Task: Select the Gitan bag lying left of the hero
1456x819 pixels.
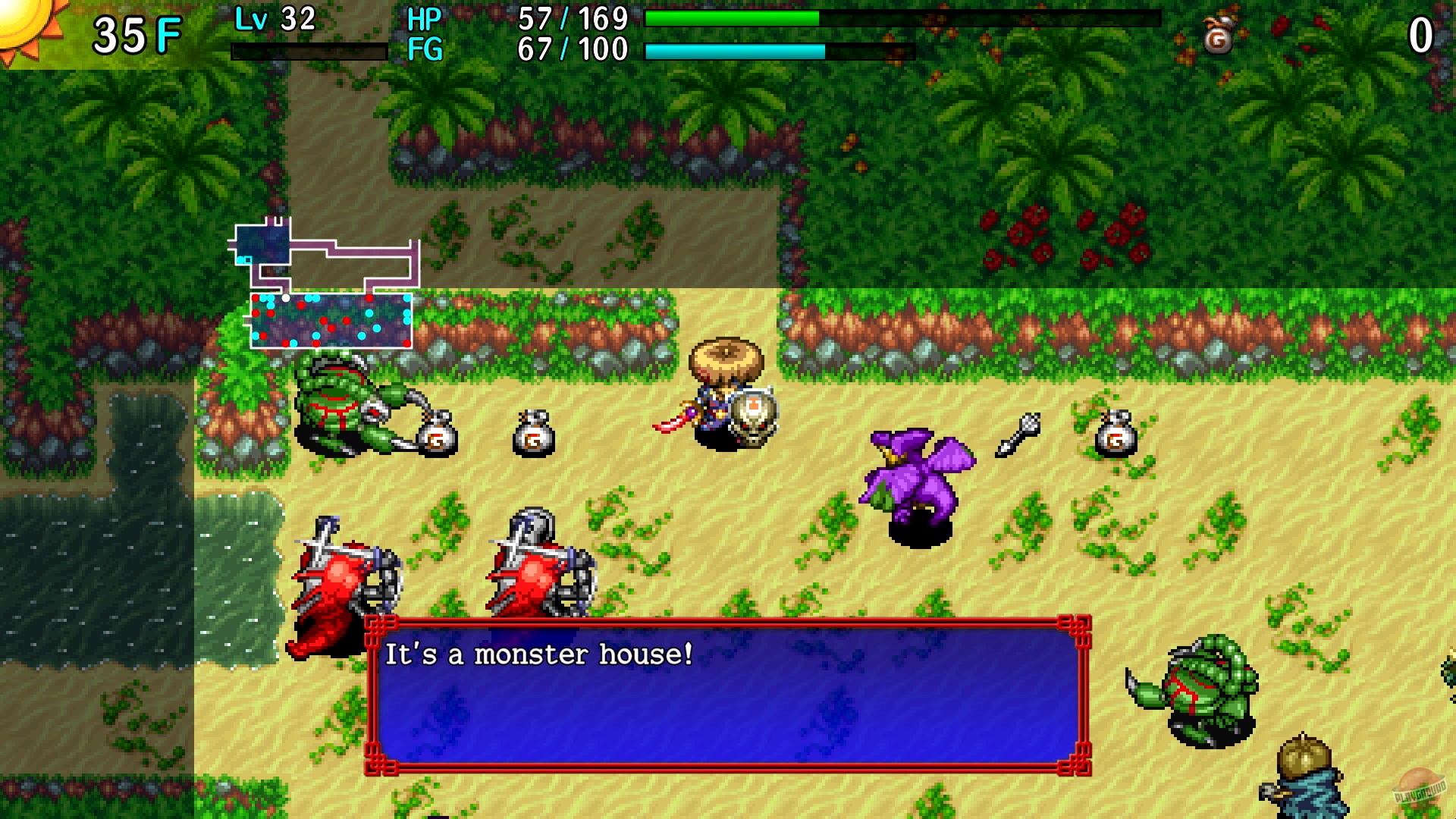Action: [x=535, y=434]
